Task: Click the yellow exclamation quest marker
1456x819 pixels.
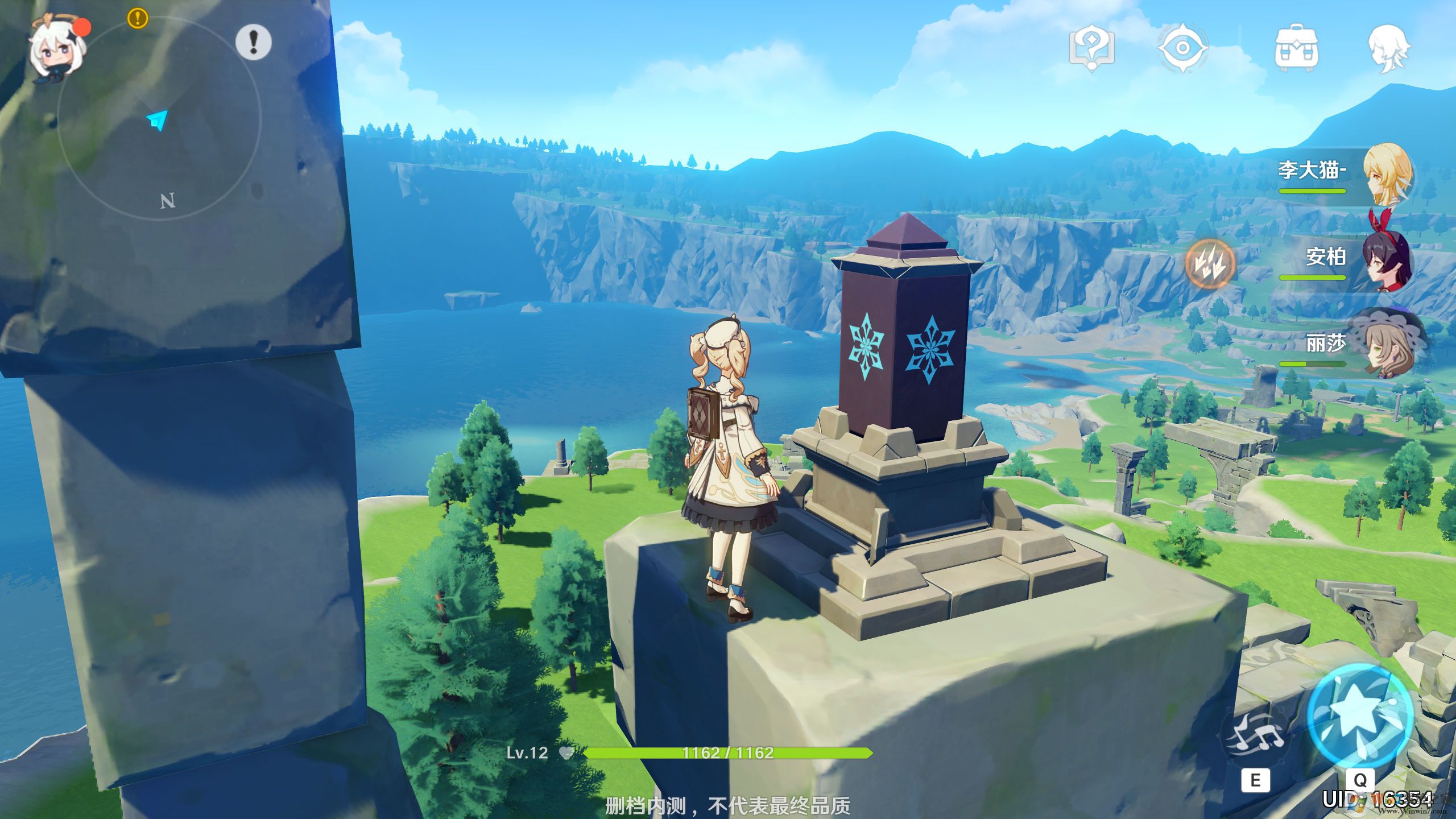Action: 138,18
